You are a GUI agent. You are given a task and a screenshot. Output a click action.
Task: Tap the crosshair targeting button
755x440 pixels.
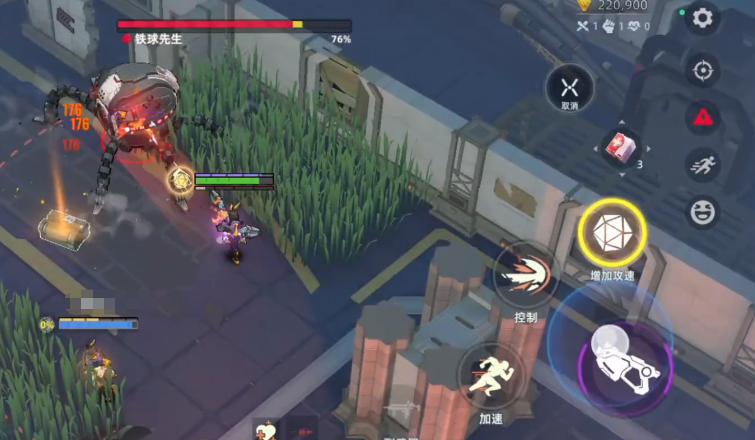(x=703, y=70)
